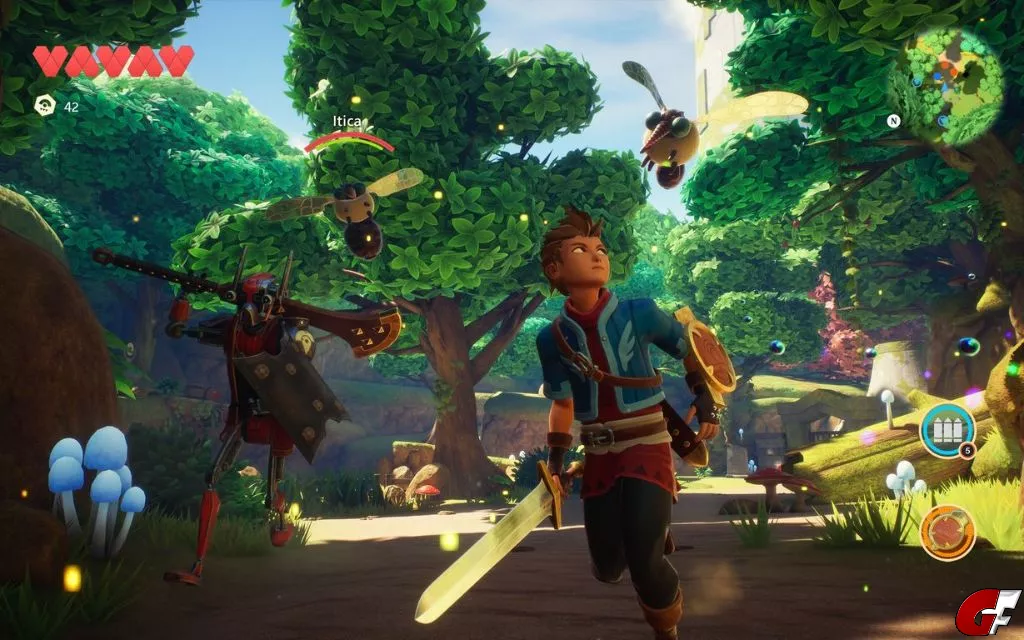Click the north compass marker on the minimap
The height and width of the screenshot is (640, 1024).
[x=893, y=121]
